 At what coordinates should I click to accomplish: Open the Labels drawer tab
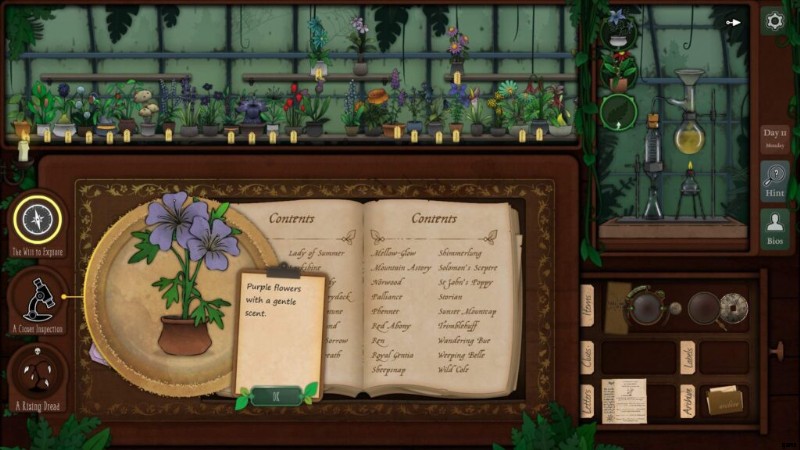click(x=688, y=357)
